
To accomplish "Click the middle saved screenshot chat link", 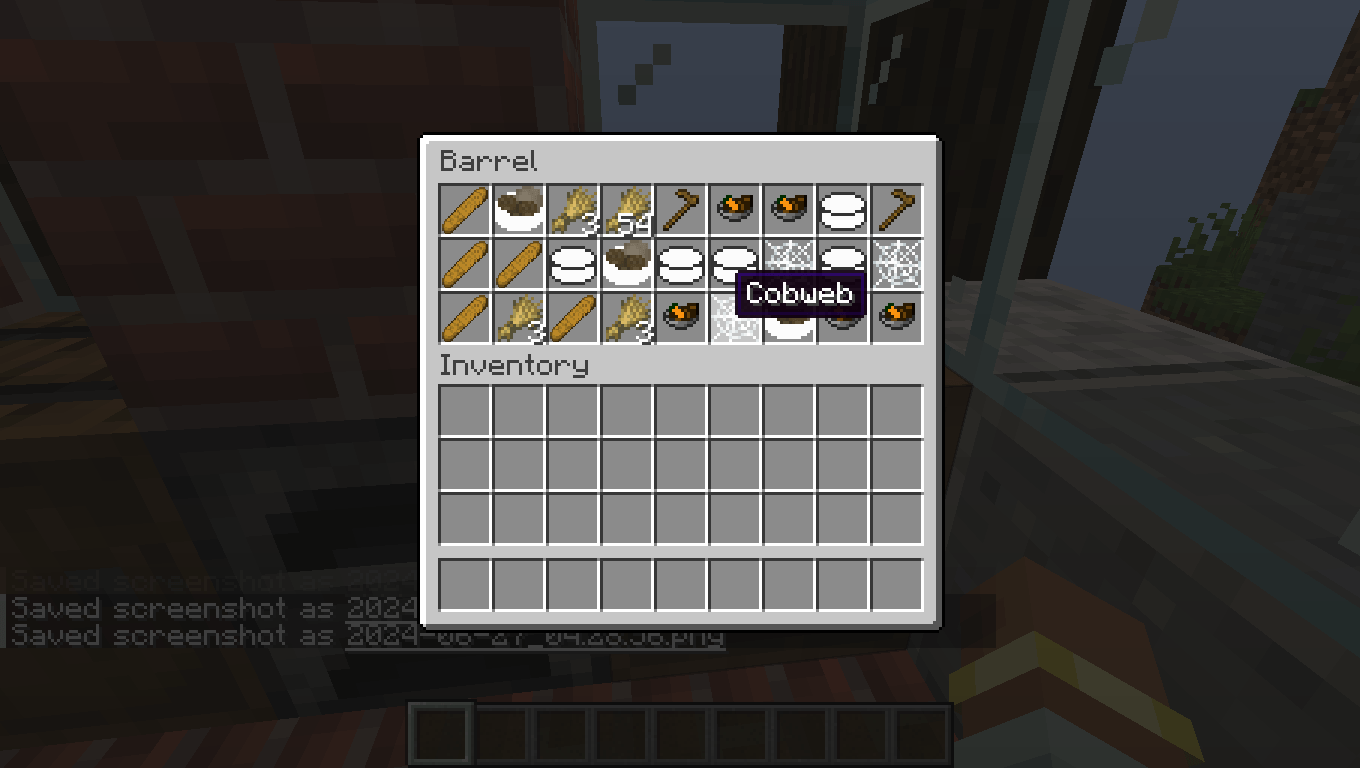I will 380,608.
